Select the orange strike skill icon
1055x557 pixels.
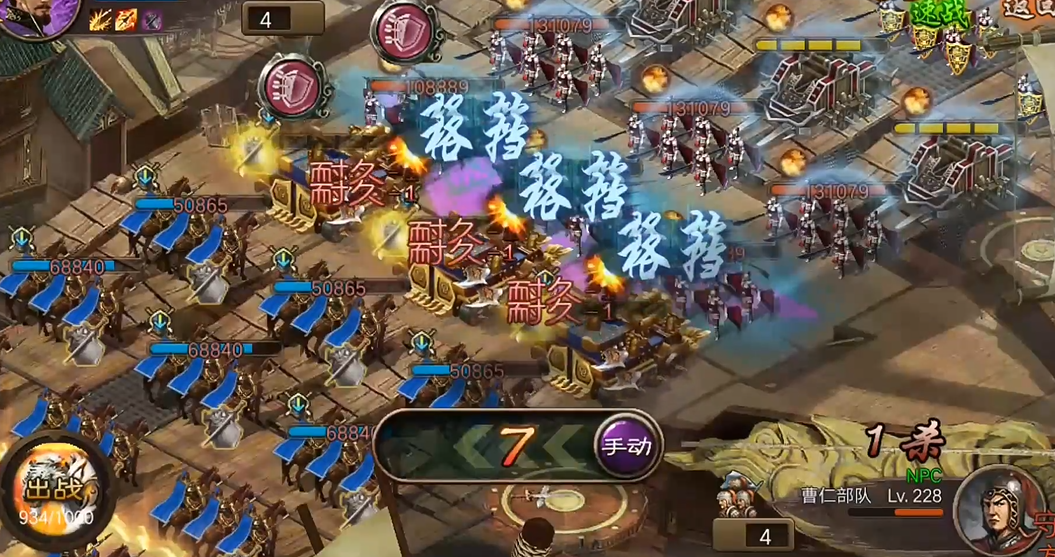[127, 19]
